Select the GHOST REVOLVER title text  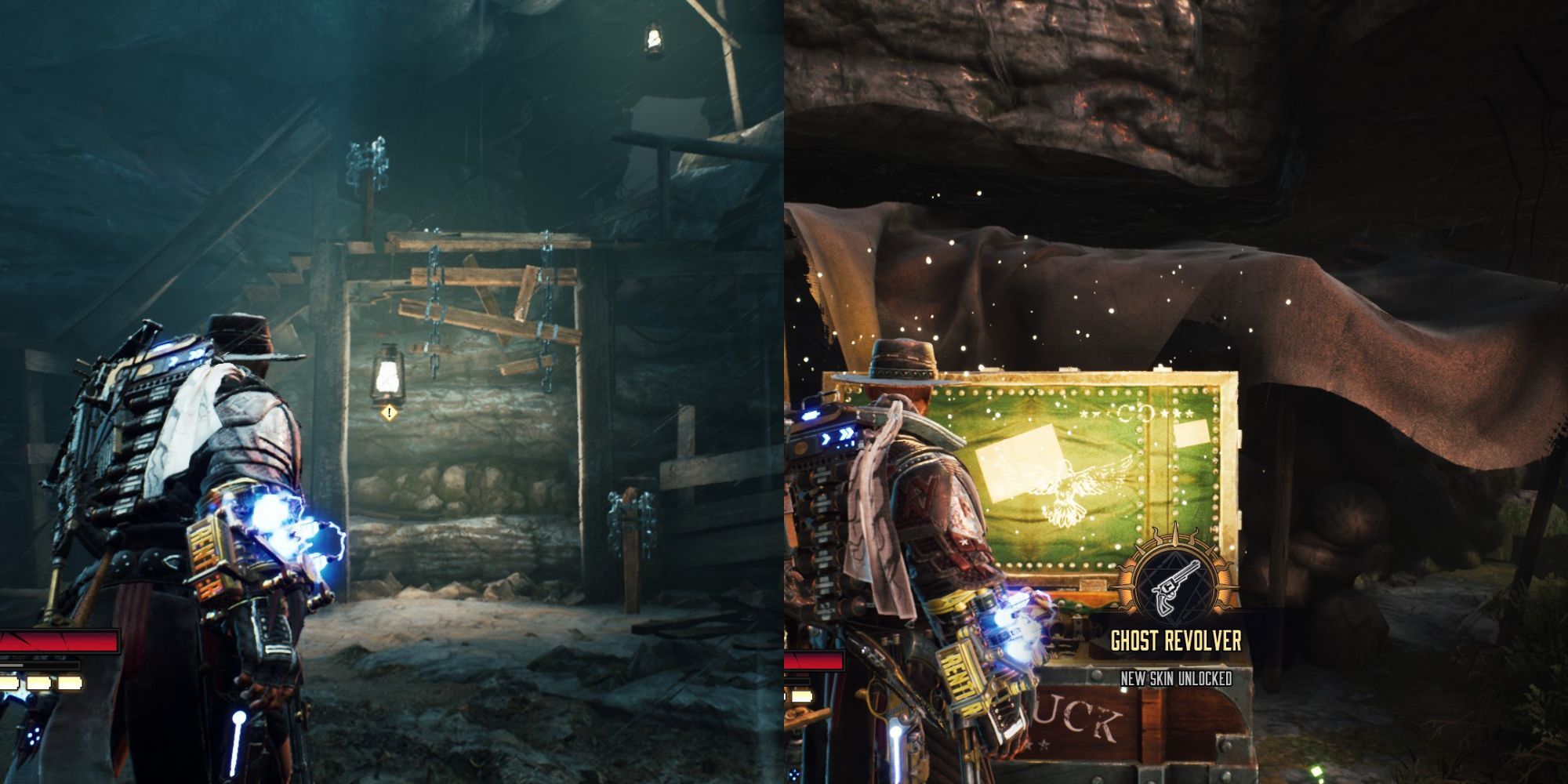[x=1176, y=639]
